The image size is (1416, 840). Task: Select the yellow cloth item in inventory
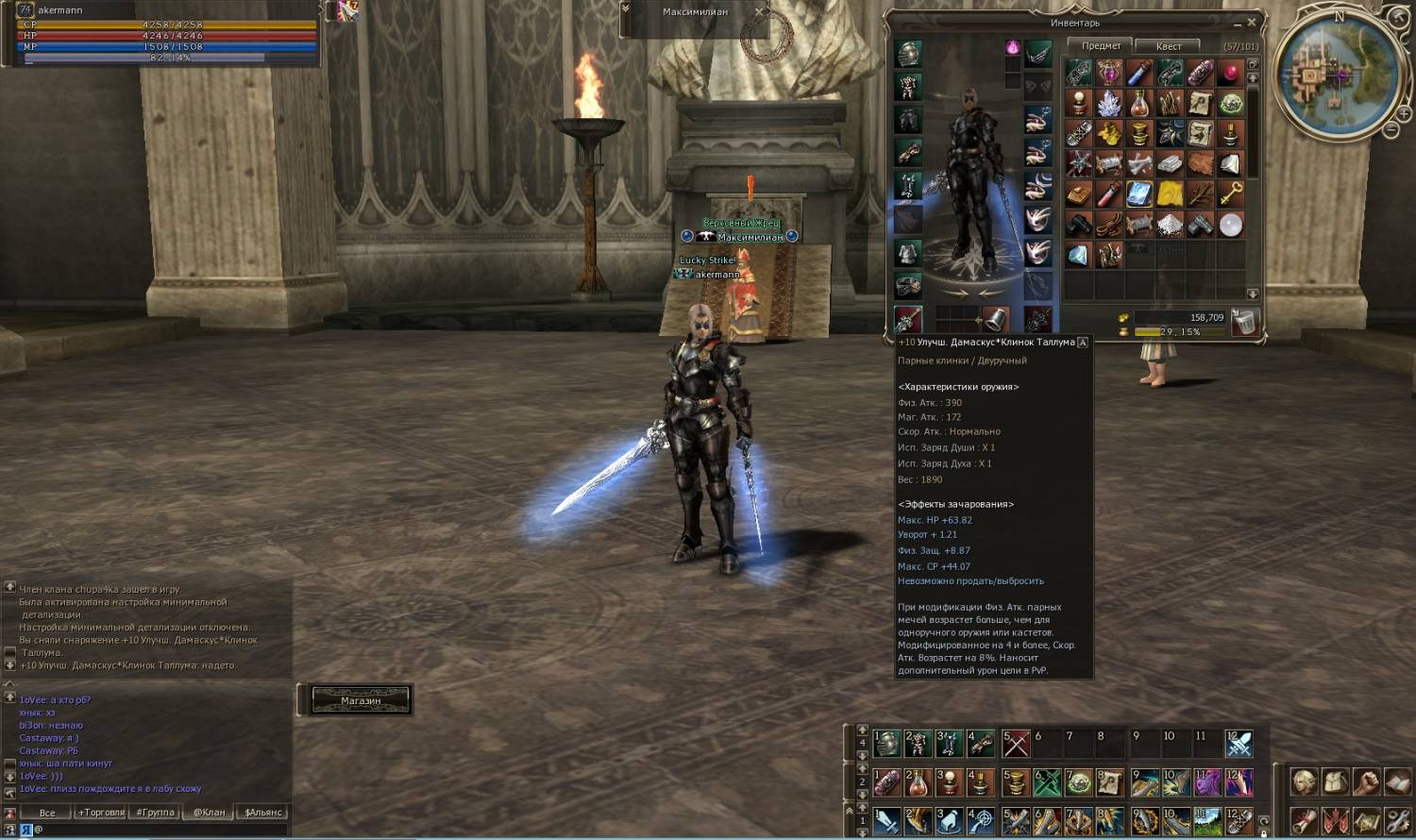[x=1170, y=193]
